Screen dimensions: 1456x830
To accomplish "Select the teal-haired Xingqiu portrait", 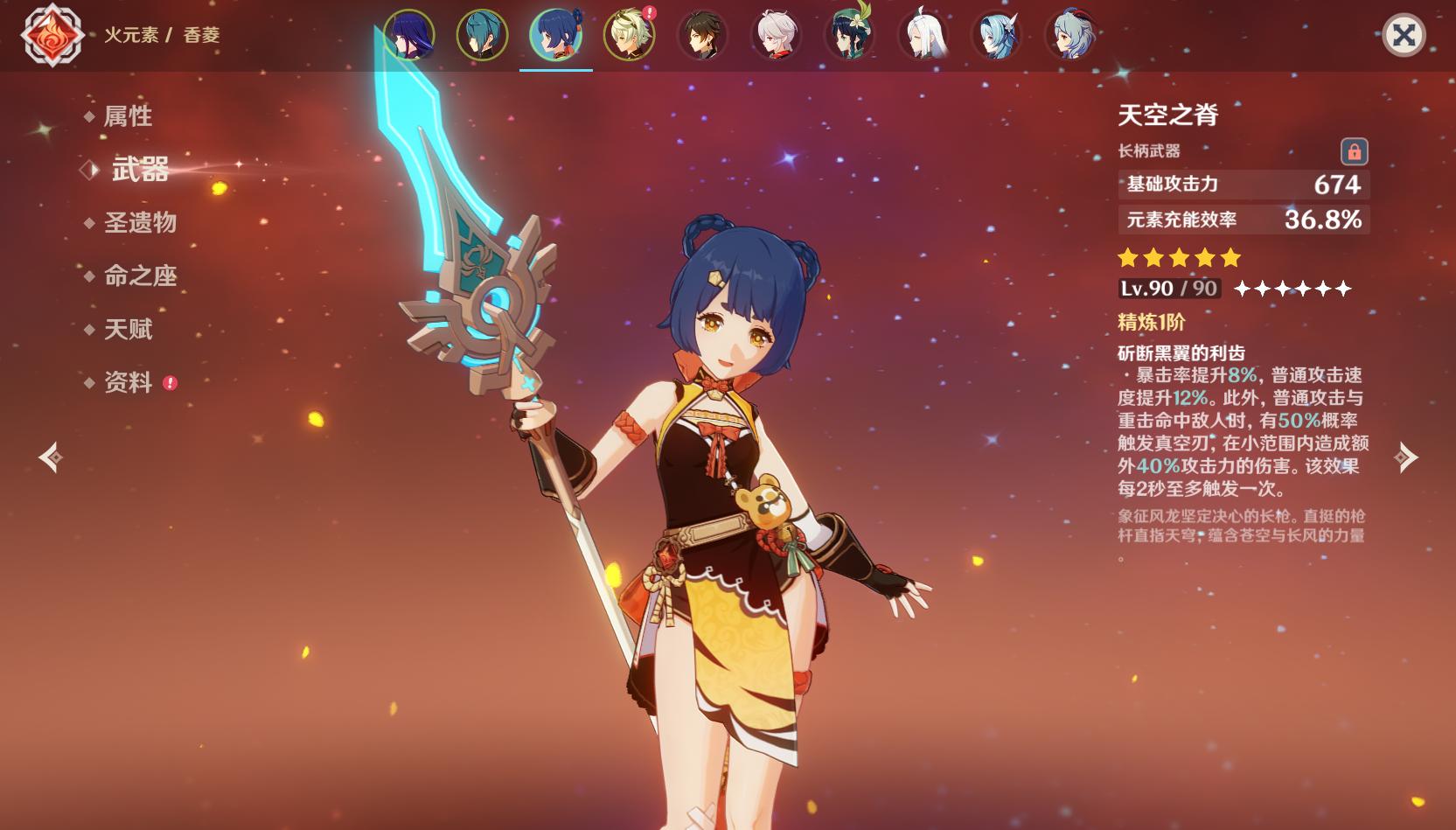I will (x=483, y=35).
